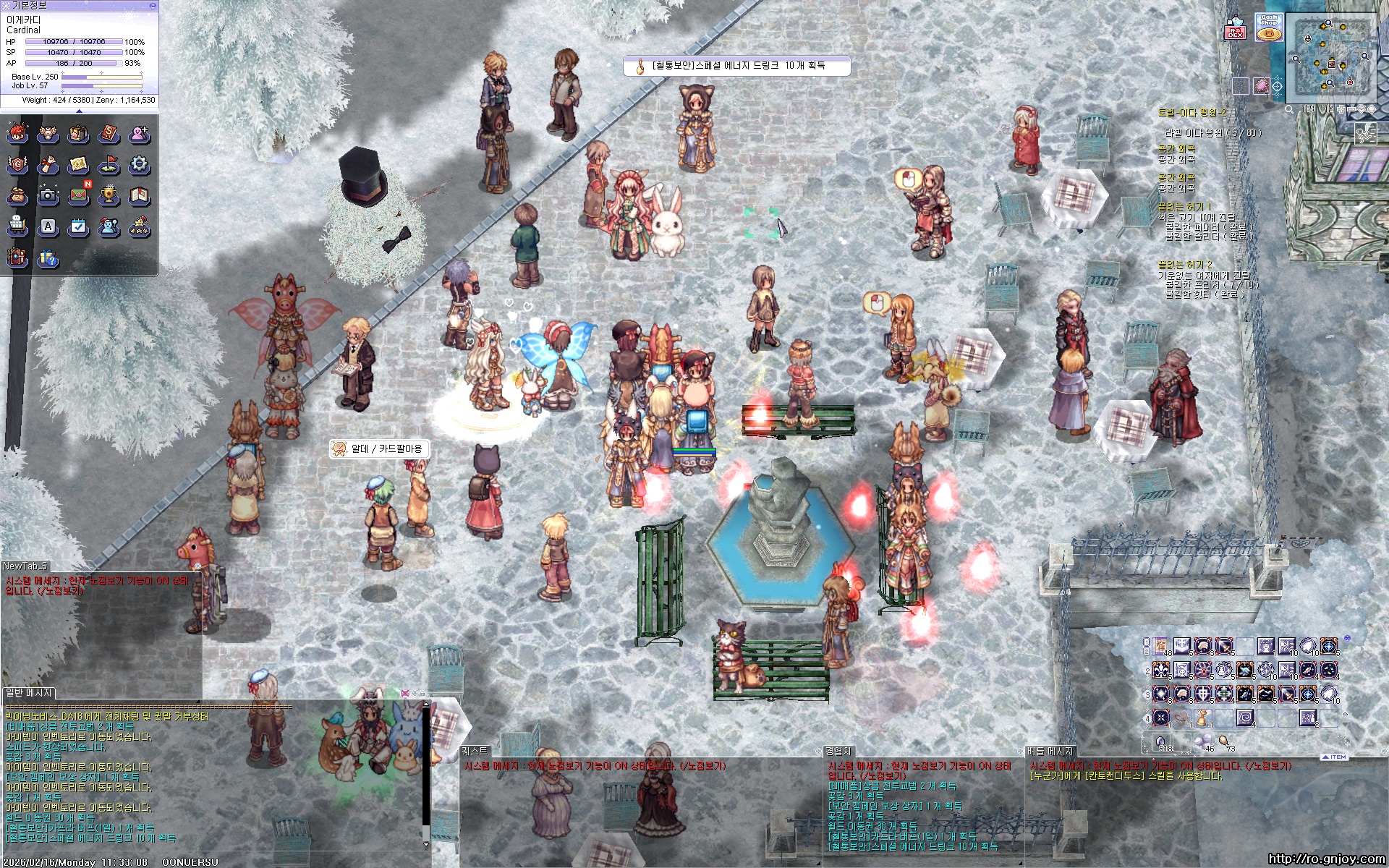1389x868 pixels.
Task: Open the zeny money bag icon
Action: click(17, 195)
